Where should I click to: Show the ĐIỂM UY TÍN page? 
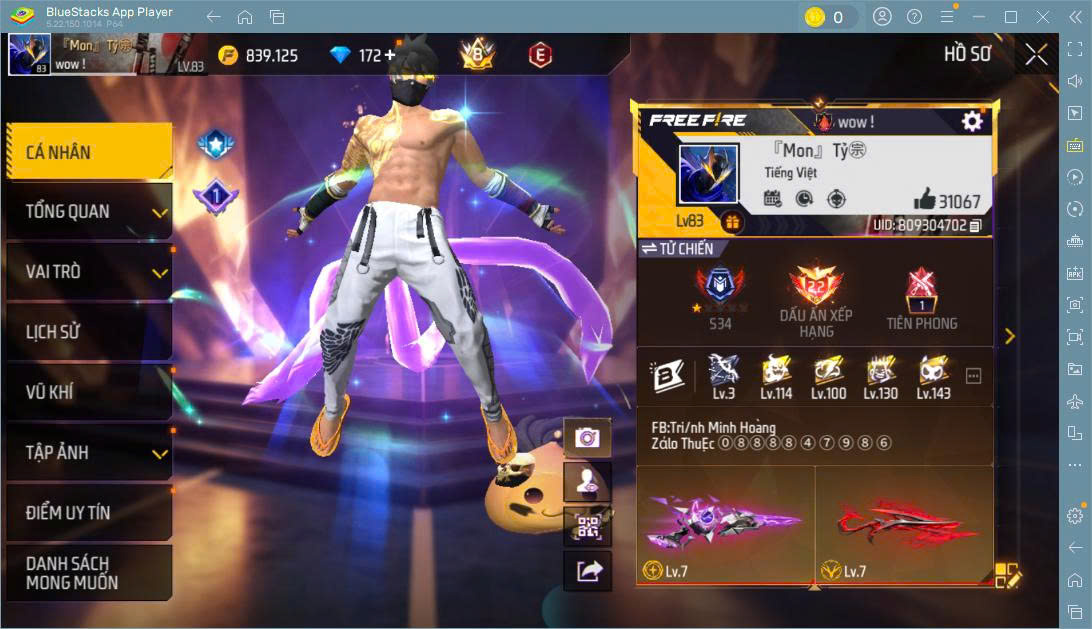[88, 513]
